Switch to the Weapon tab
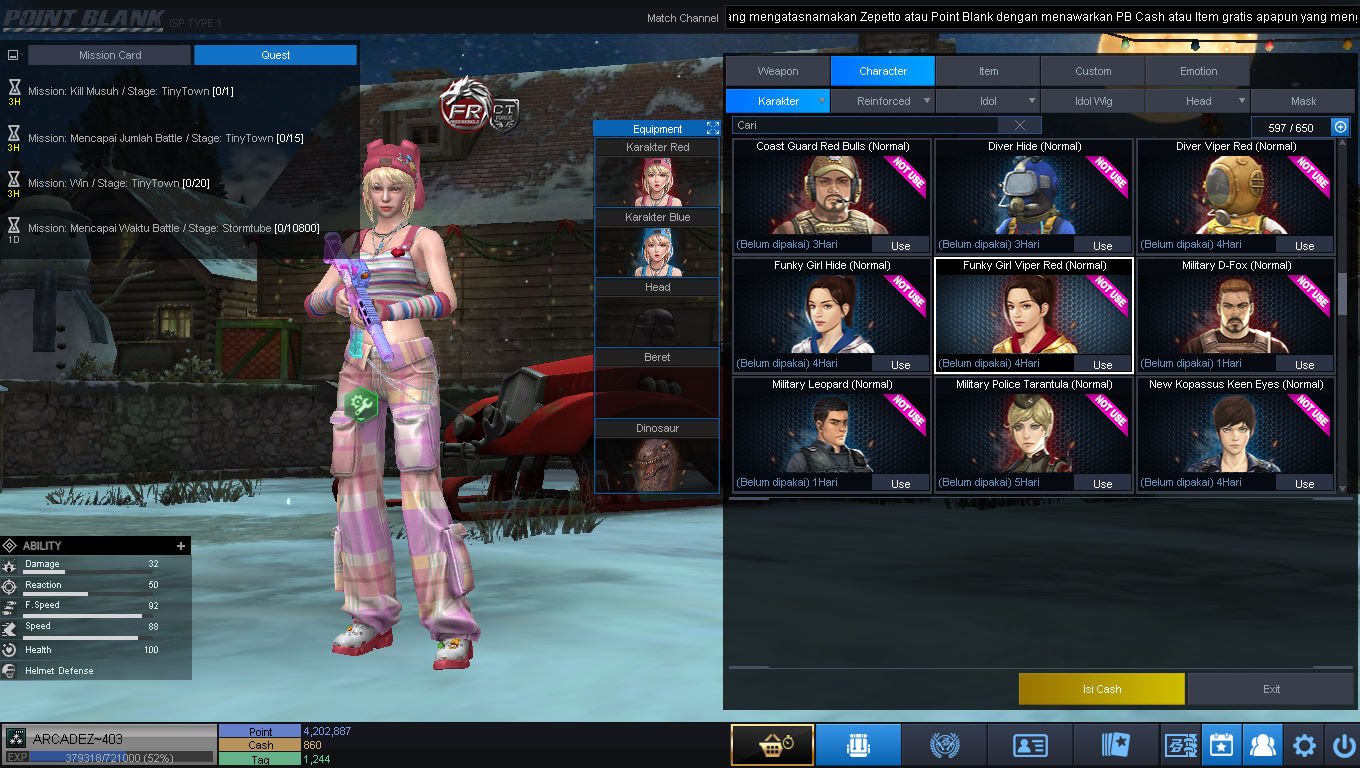This screenshot has height=768, width=1360. pyautogui.click(x=777, y=71)
